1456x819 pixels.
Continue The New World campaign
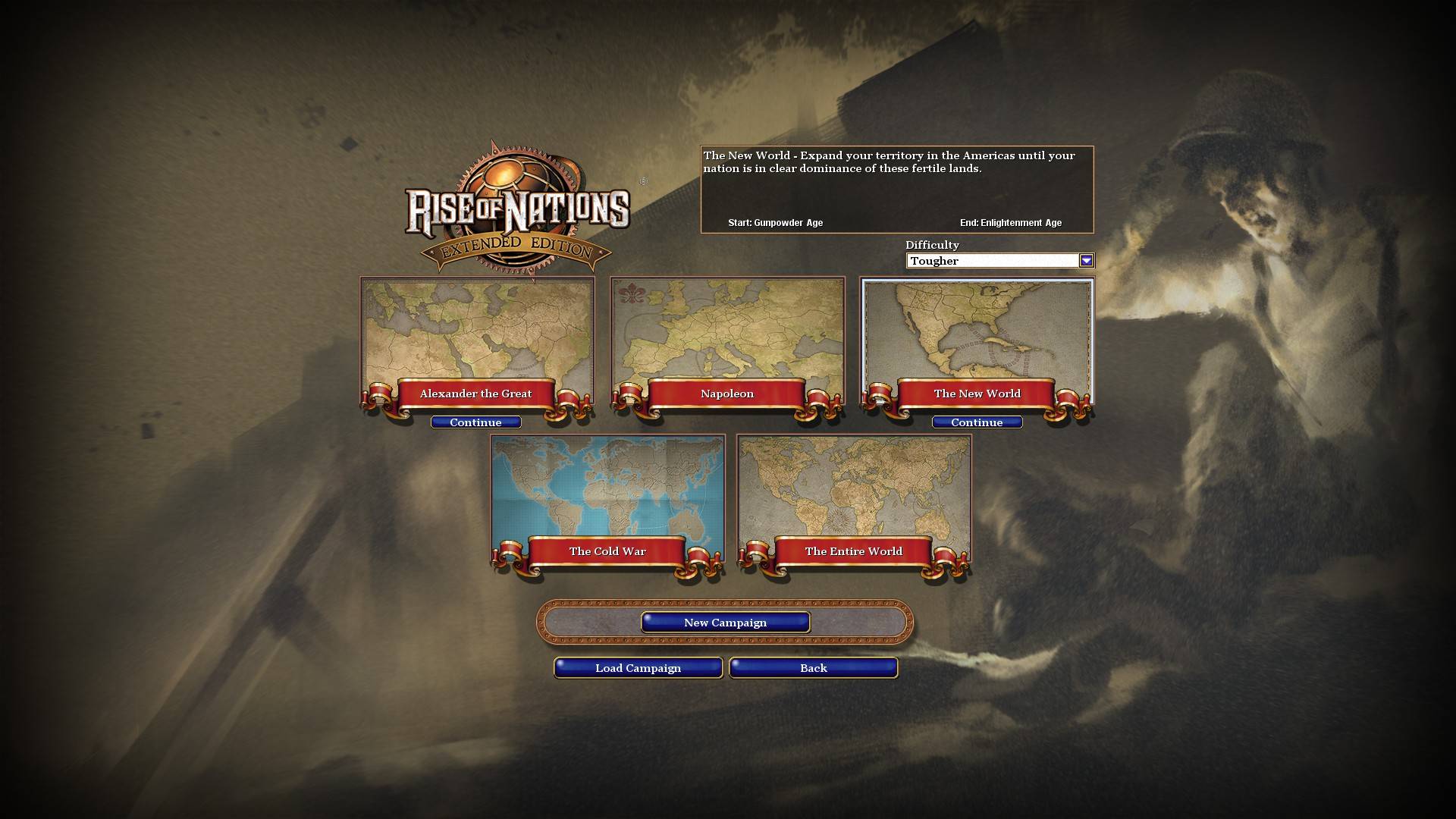point(976,422)
